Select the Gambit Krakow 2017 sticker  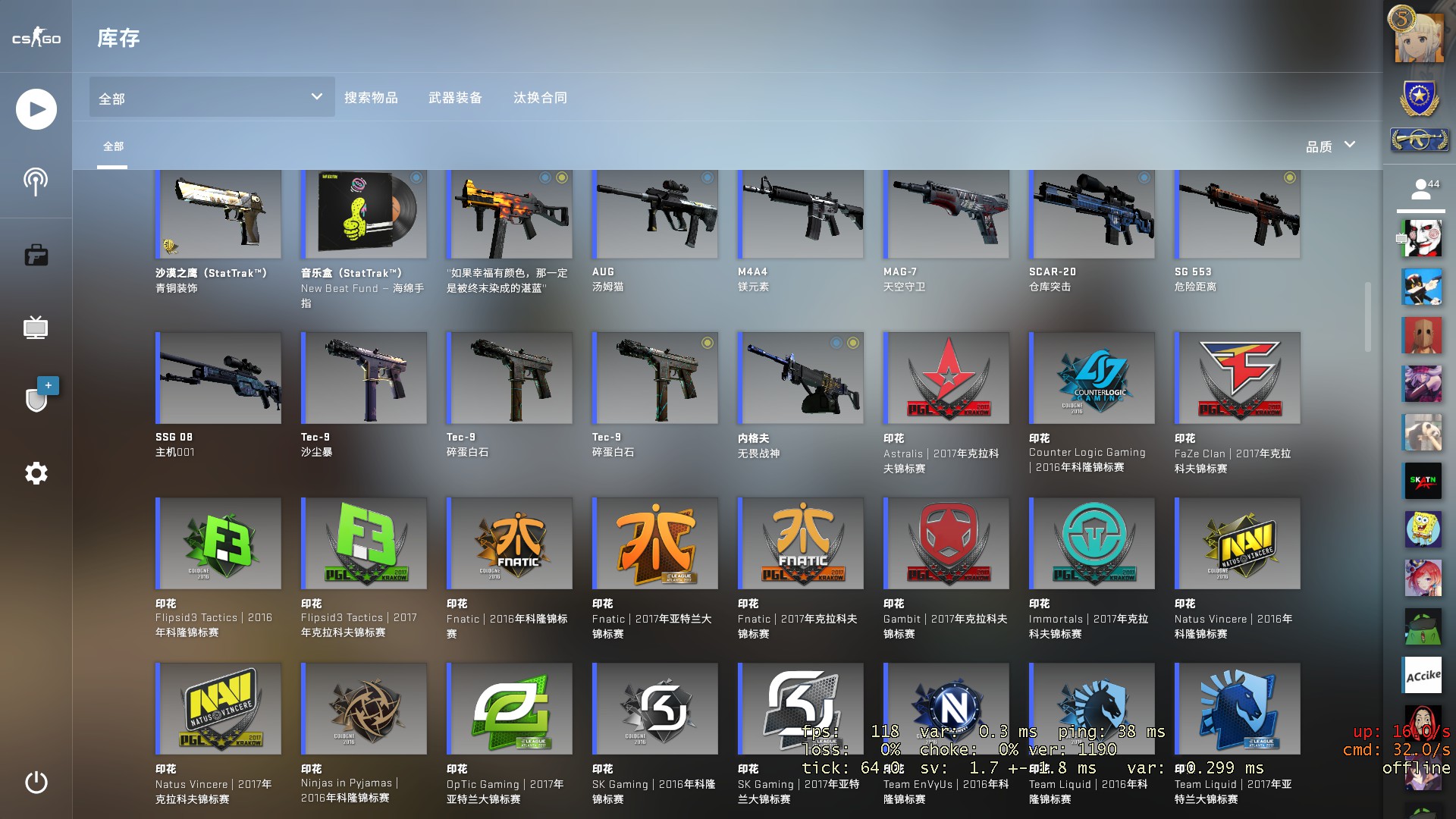(946, 543)
